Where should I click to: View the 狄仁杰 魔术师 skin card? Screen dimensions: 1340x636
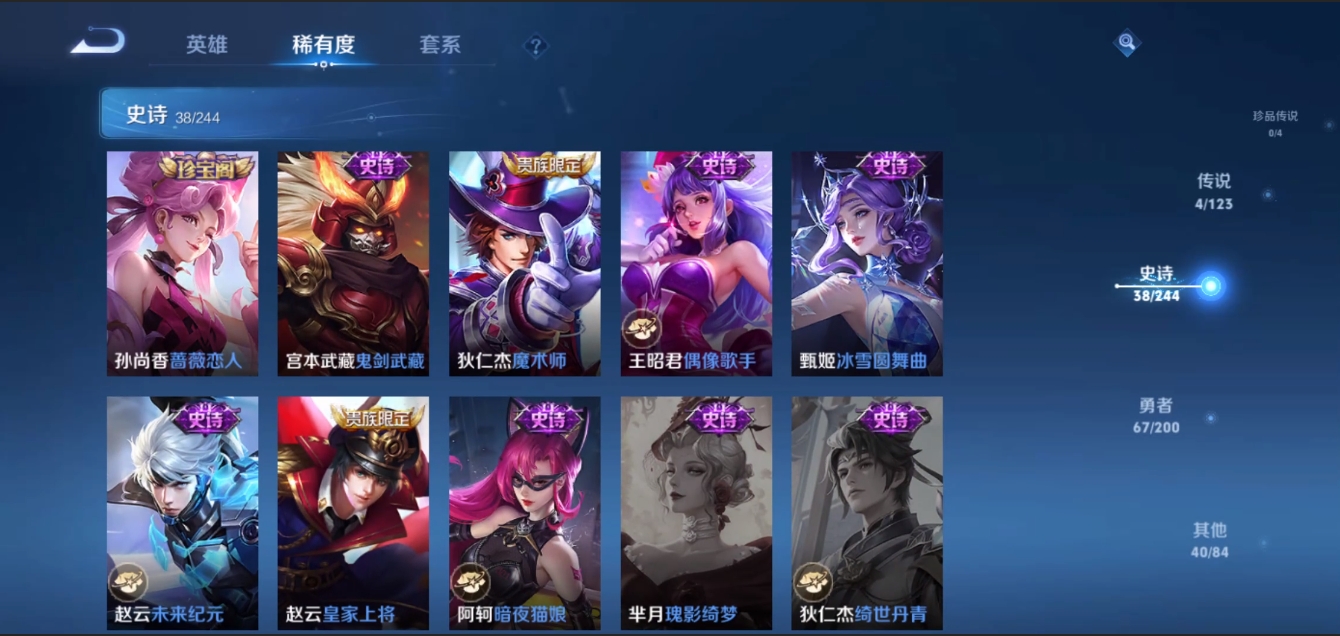[525, 263]
